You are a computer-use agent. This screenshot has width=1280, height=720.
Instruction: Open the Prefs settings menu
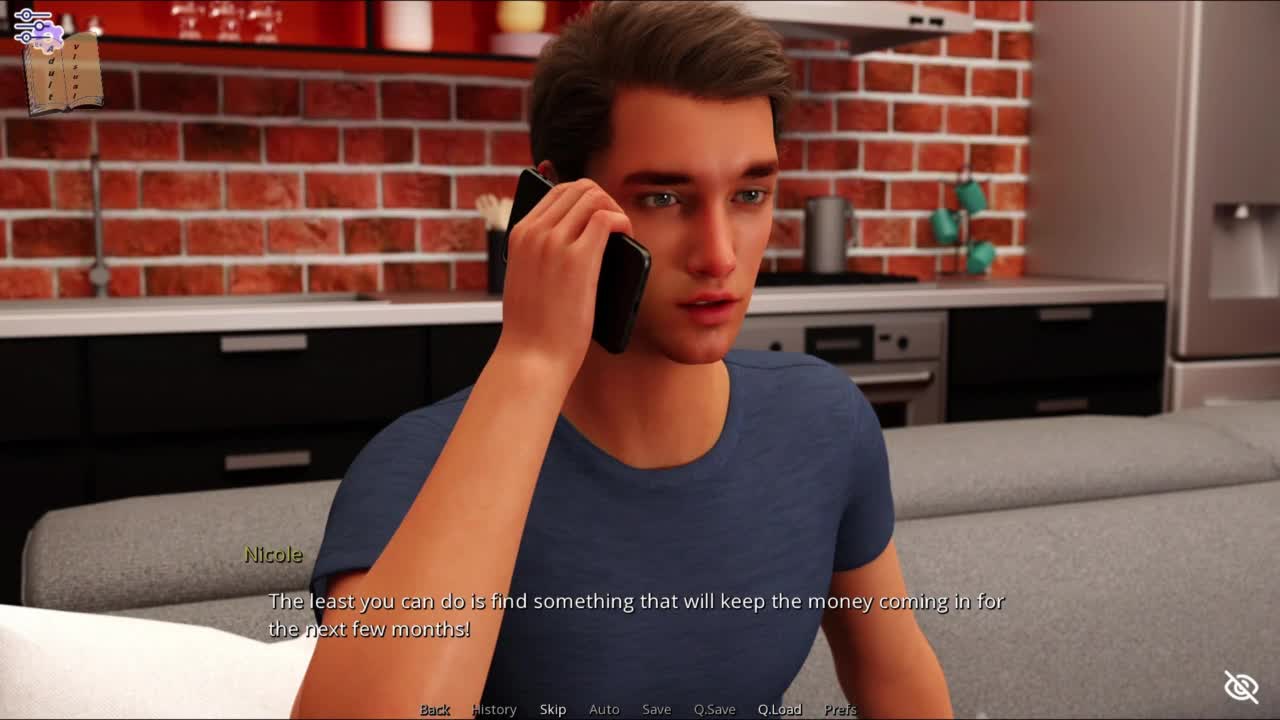[840, 709]
